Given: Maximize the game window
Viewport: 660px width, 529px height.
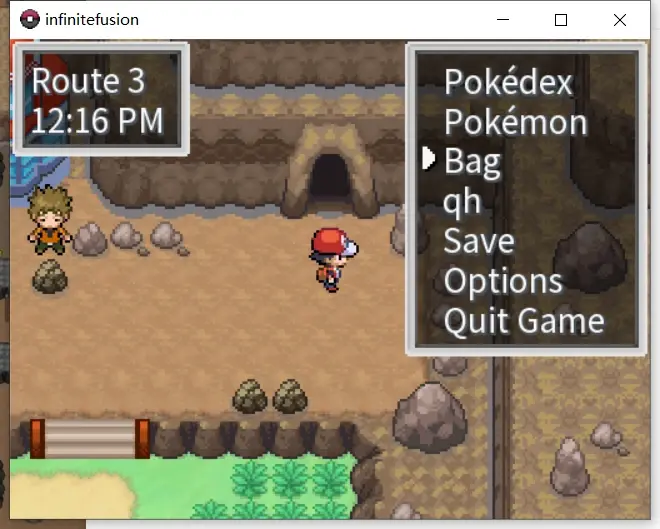Looking at the screenshot, I should [x=561, y=20].
